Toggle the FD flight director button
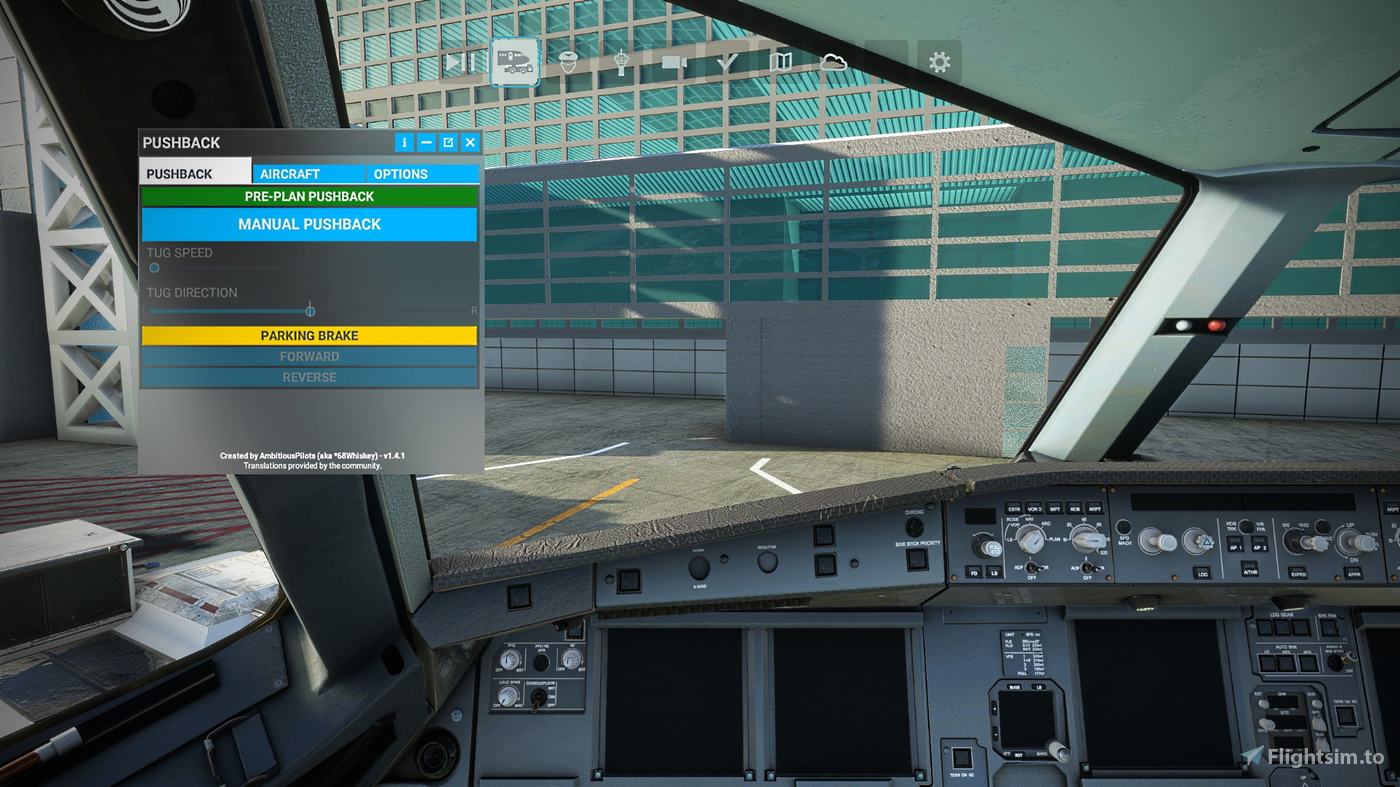Viewport: 1400px width, 787px height. (x=973, y=572)
